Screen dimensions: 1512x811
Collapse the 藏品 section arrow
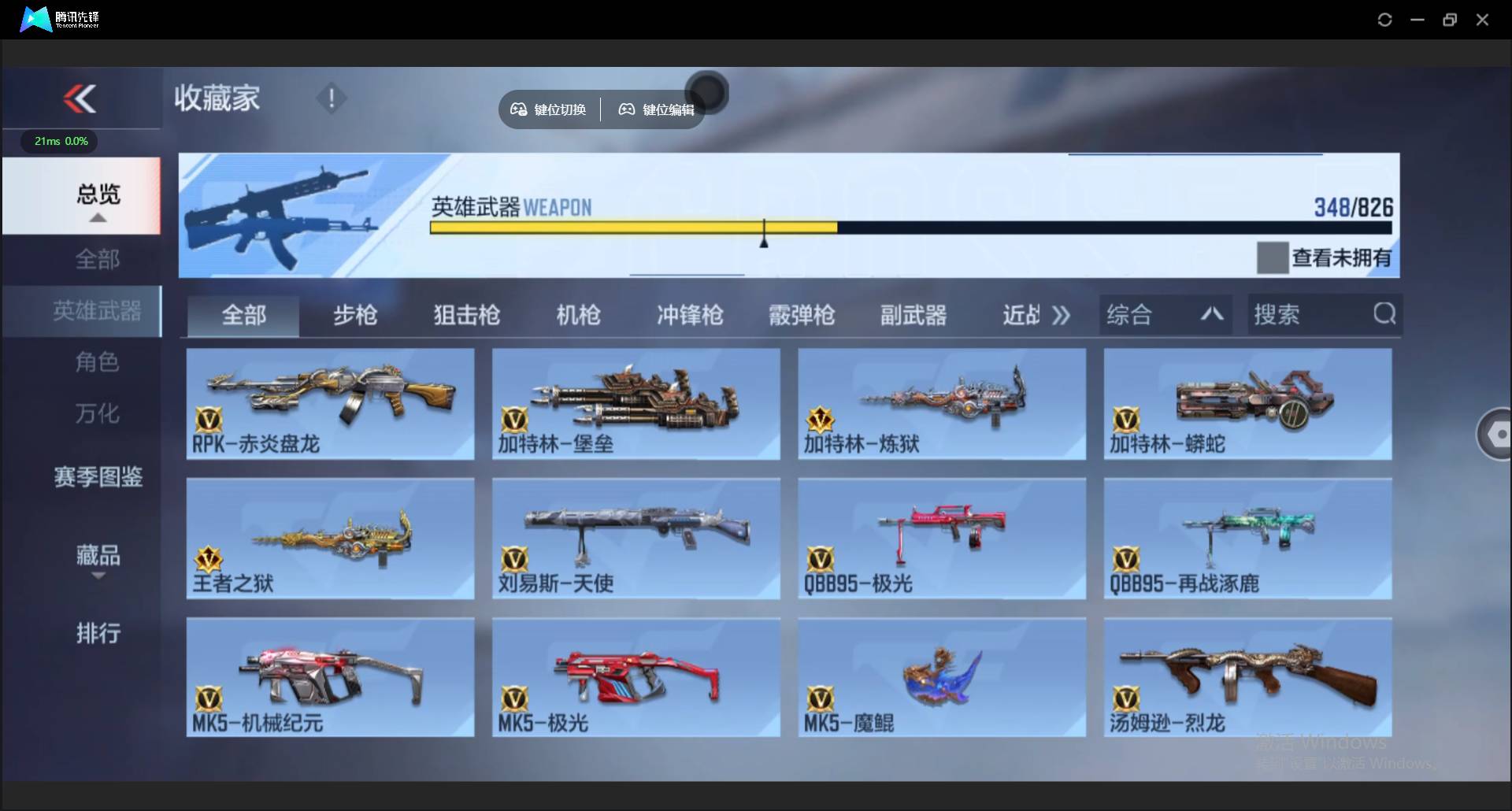pyautogui.click(x=98, y=575)
